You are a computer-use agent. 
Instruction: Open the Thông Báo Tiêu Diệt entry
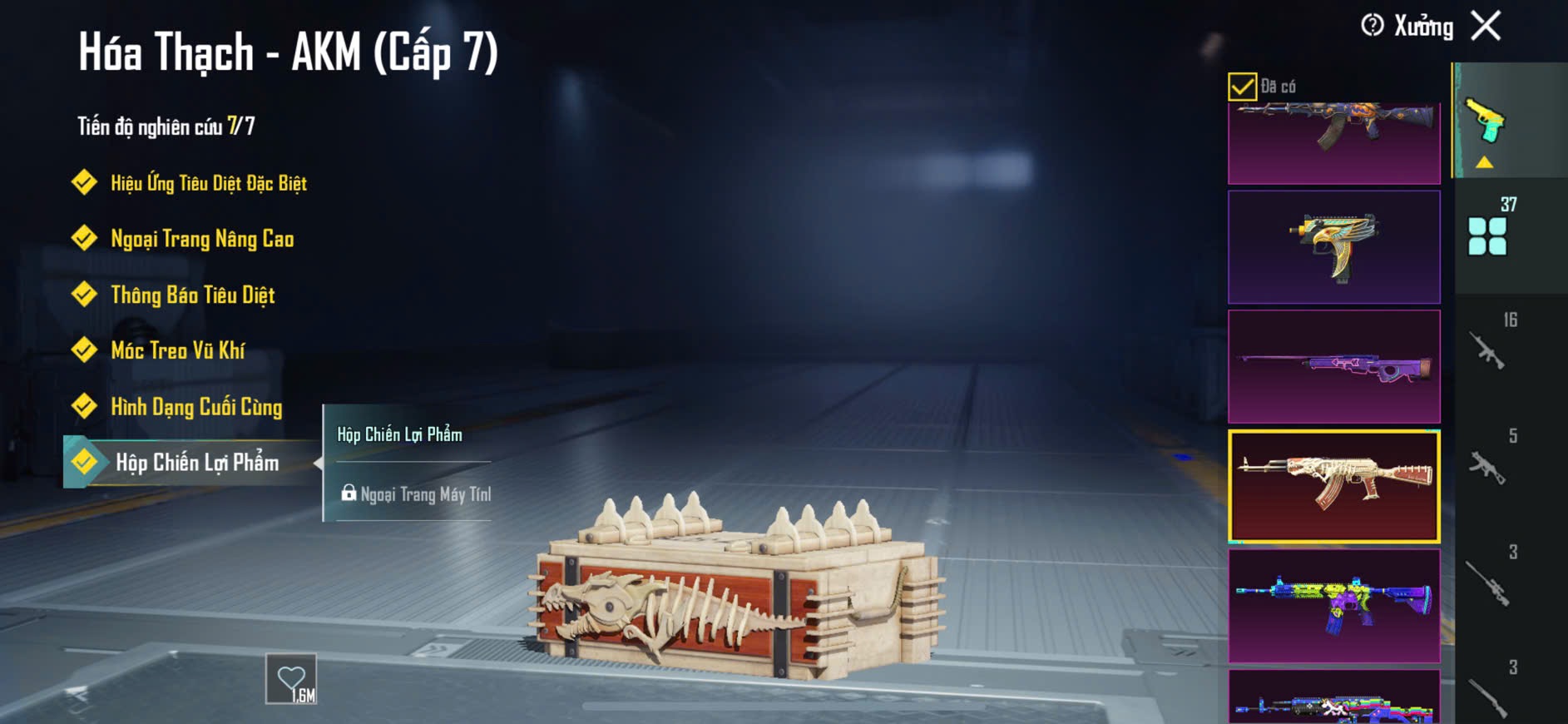tap(192, 295)
